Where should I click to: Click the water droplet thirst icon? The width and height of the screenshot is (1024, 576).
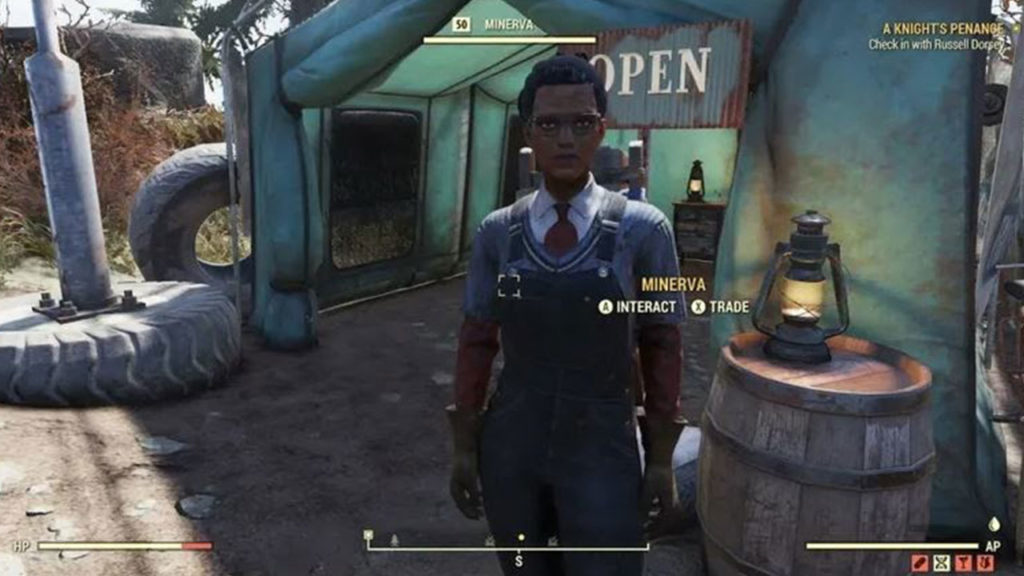(993, 523)
